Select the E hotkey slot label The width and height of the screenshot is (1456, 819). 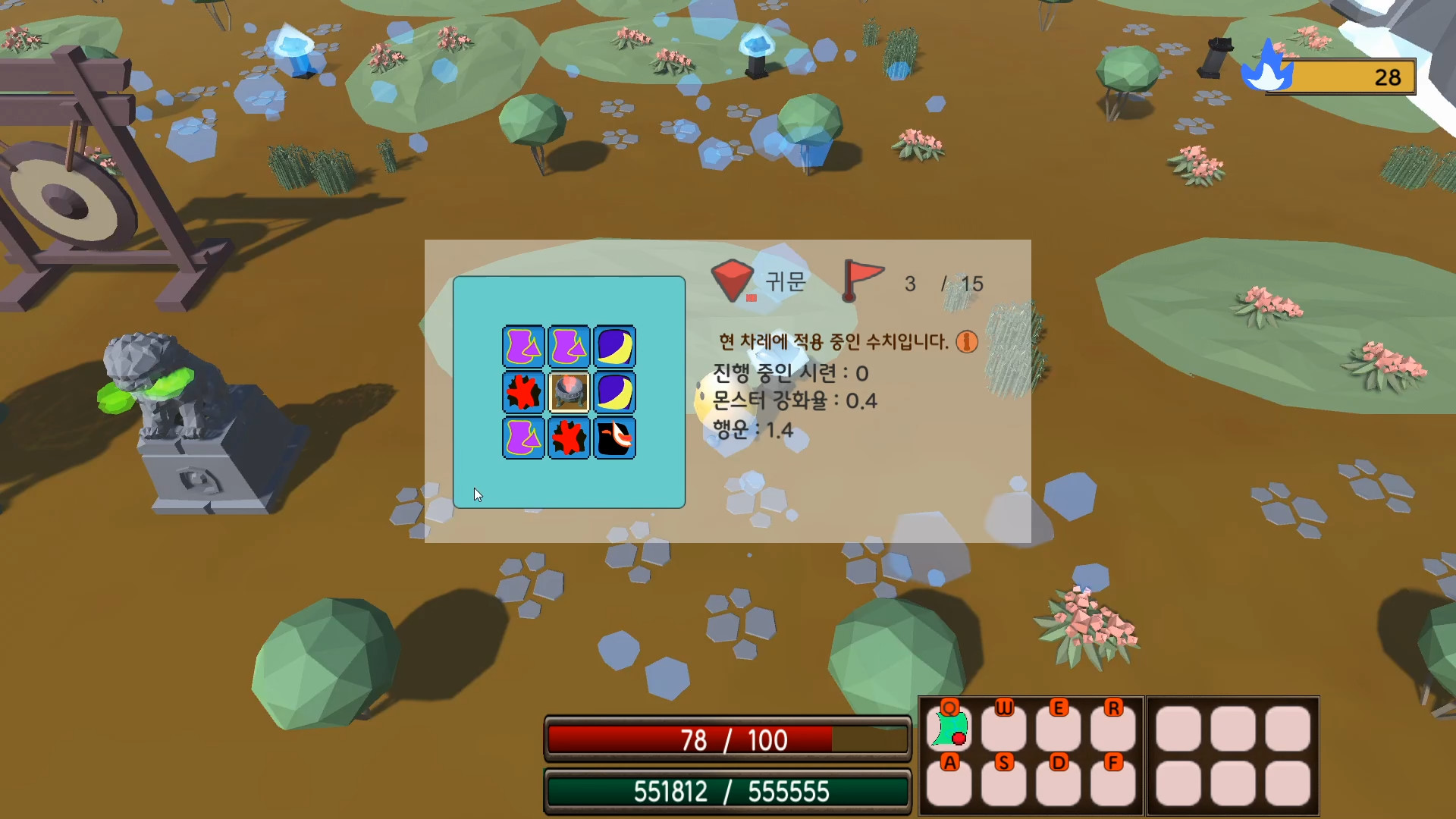pos(1057,708)
